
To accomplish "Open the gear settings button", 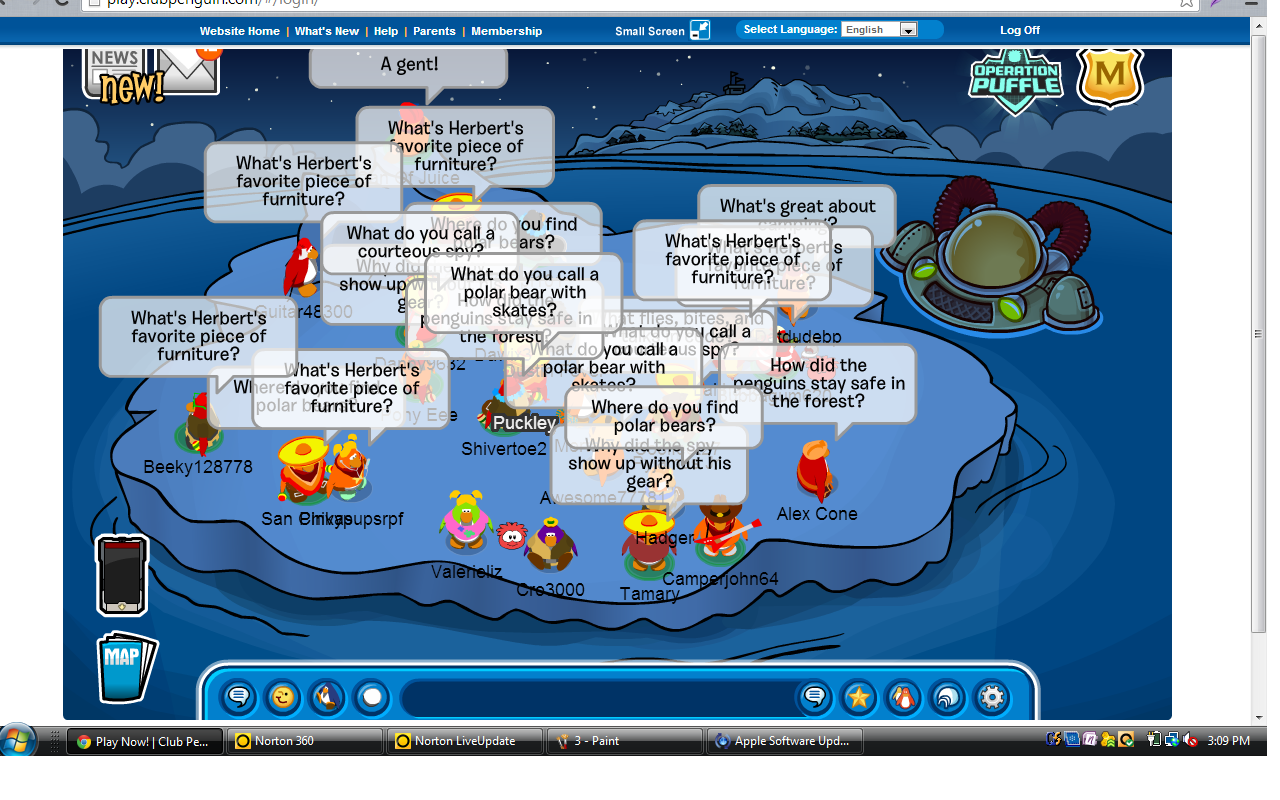I will pyautogui.click(x=992, y=697).
